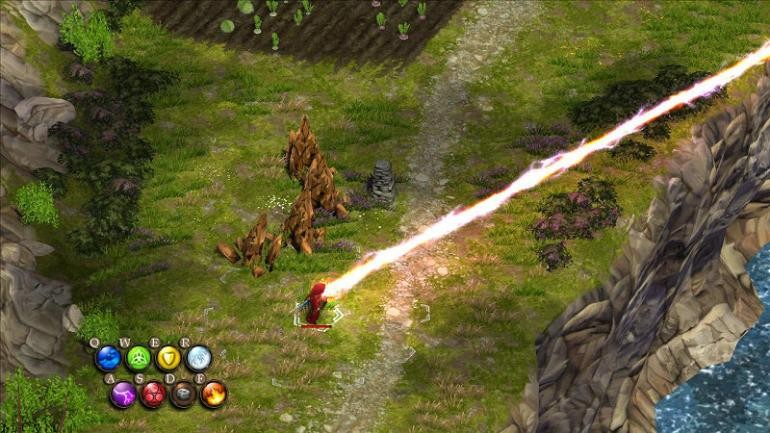The height and width of the screenshot is (433, 770).
Task: Pick the white Cold element orb
Action: tap(198, 358)
